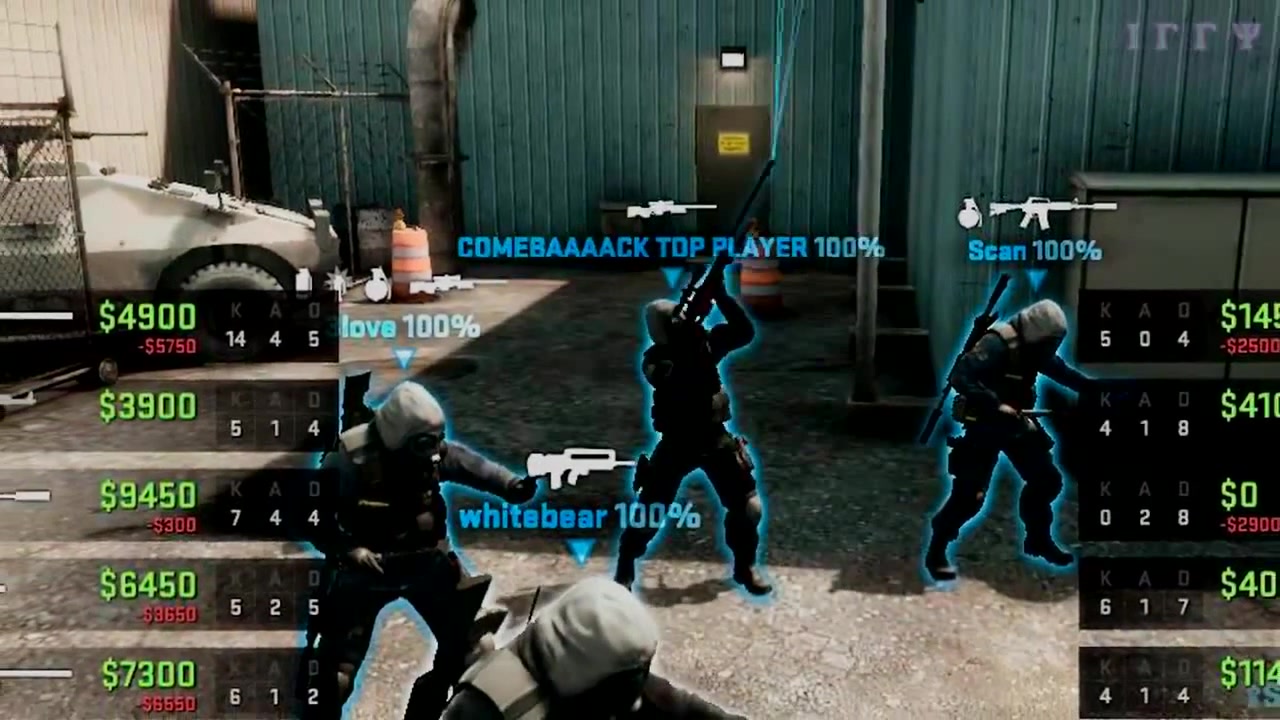
Task: Select the love 100% player label
Action: pos(410,327)
